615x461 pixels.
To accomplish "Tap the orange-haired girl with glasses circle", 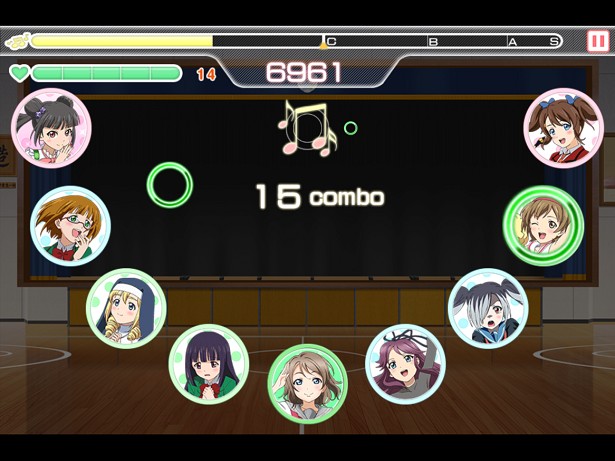I will (71, 225).
